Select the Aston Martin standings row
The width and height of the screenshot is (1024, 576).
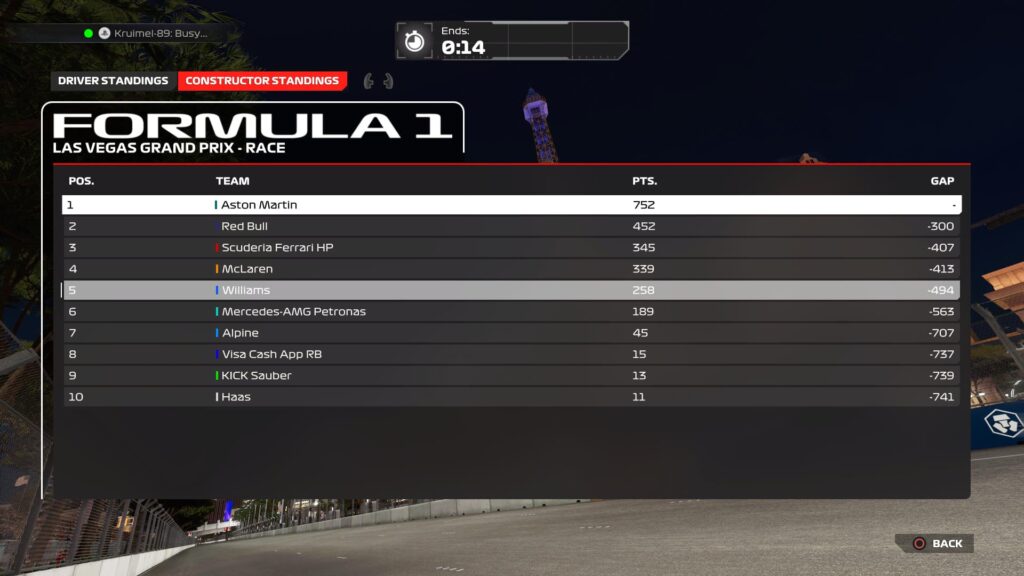coord(511,205)
